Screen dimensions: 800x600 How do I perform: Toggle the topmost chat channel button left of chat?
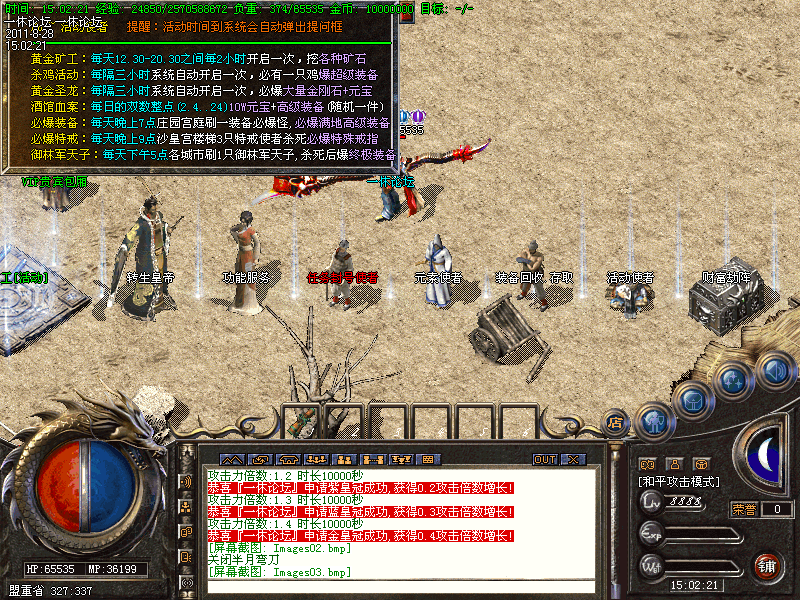[186, 482]
